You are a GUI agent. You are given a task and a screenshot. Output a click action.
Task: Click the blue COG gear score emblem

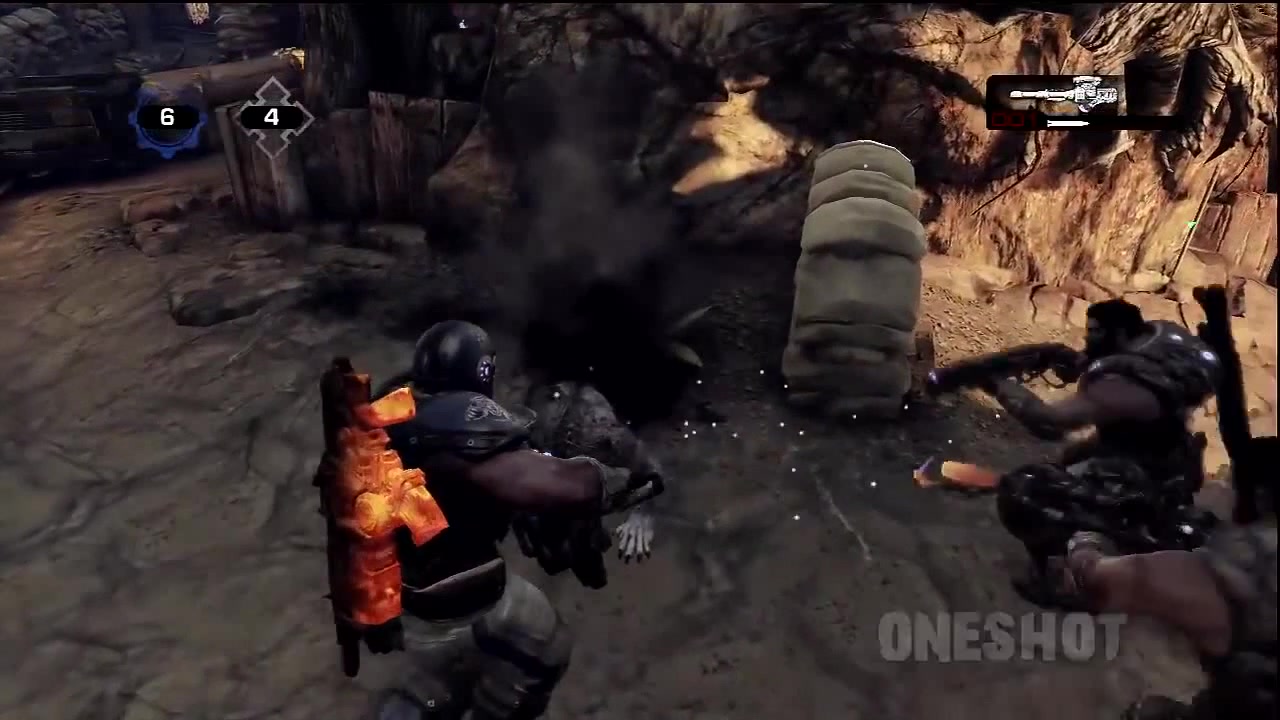(167, 118)
